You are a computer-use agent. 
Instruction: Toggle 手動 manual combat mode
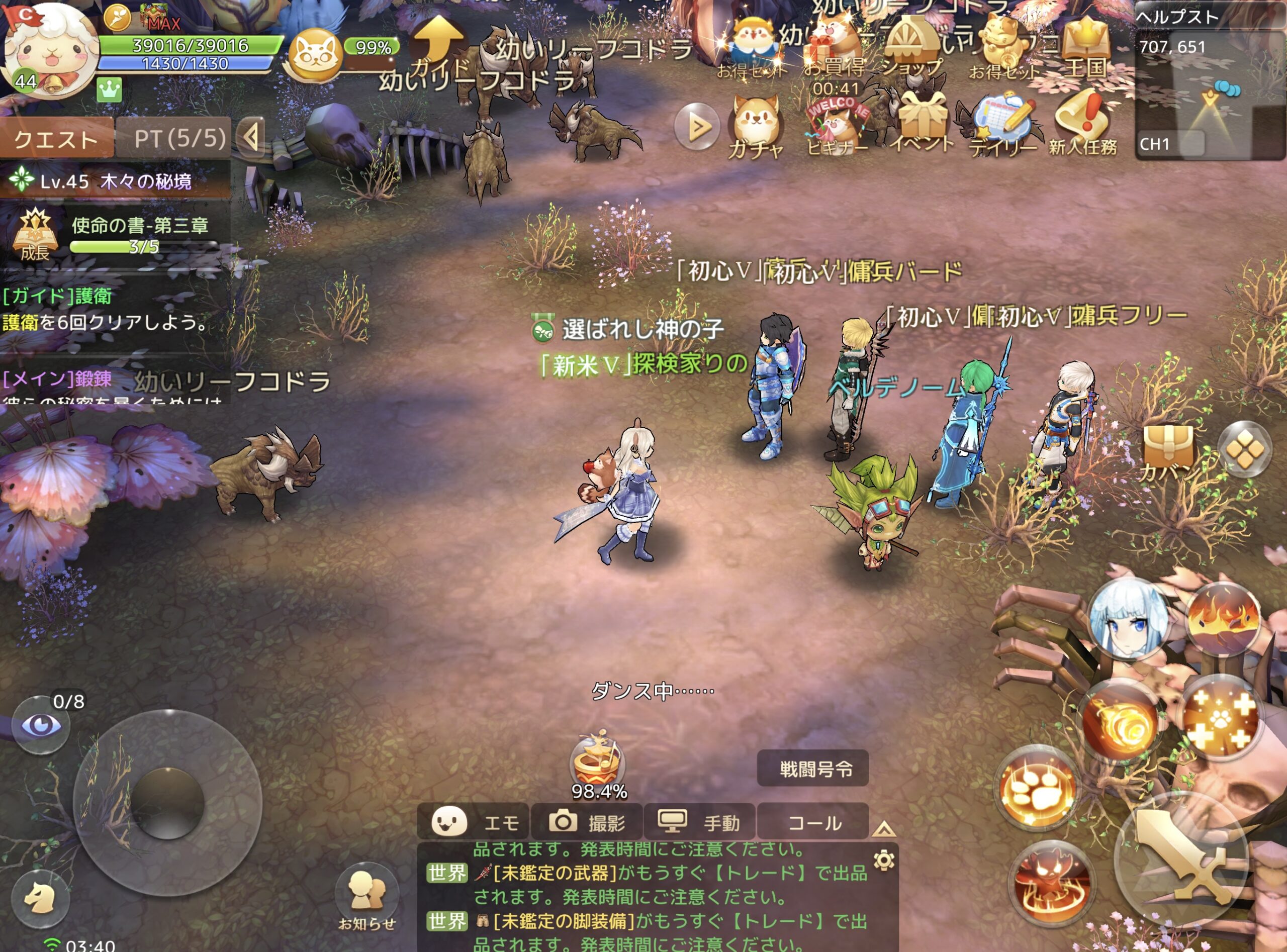tap(699, 822)
